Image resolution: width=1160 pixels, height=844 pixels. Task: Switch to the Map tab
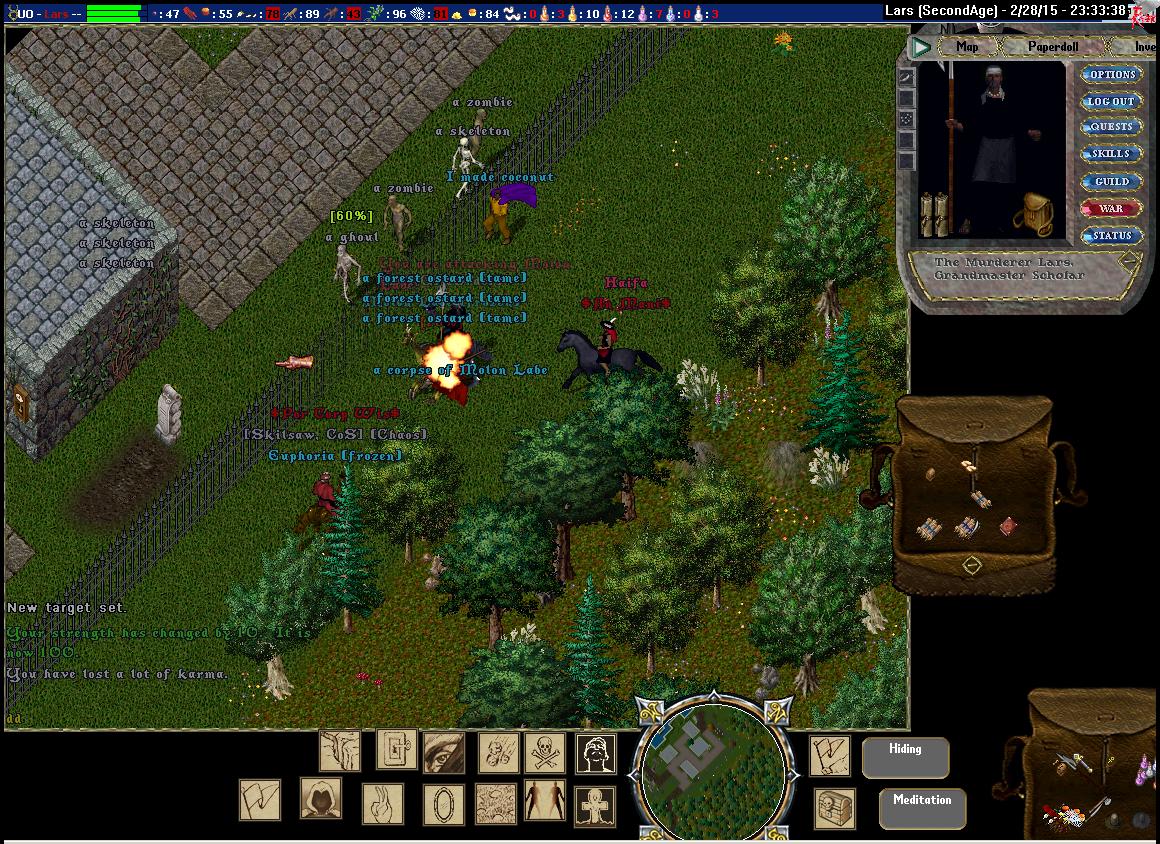pos(966,47)
